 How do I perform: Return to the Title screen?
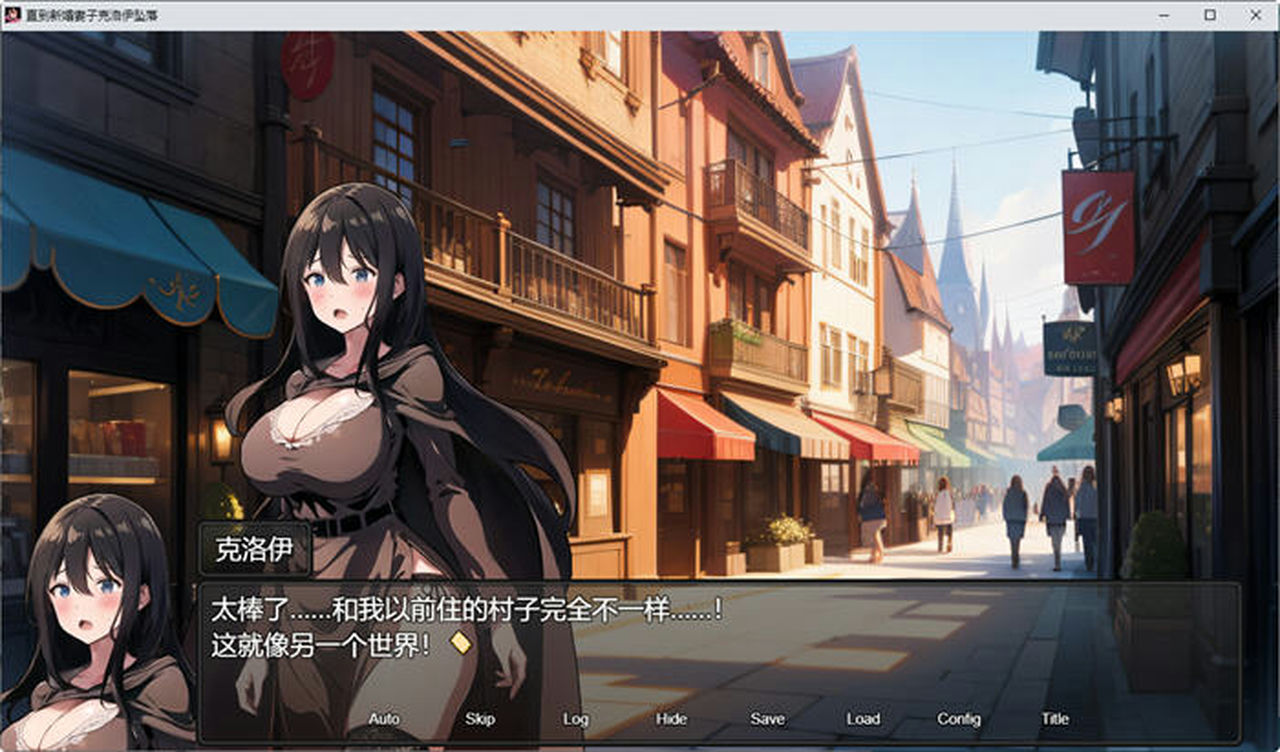click(x=1055, y=718)
